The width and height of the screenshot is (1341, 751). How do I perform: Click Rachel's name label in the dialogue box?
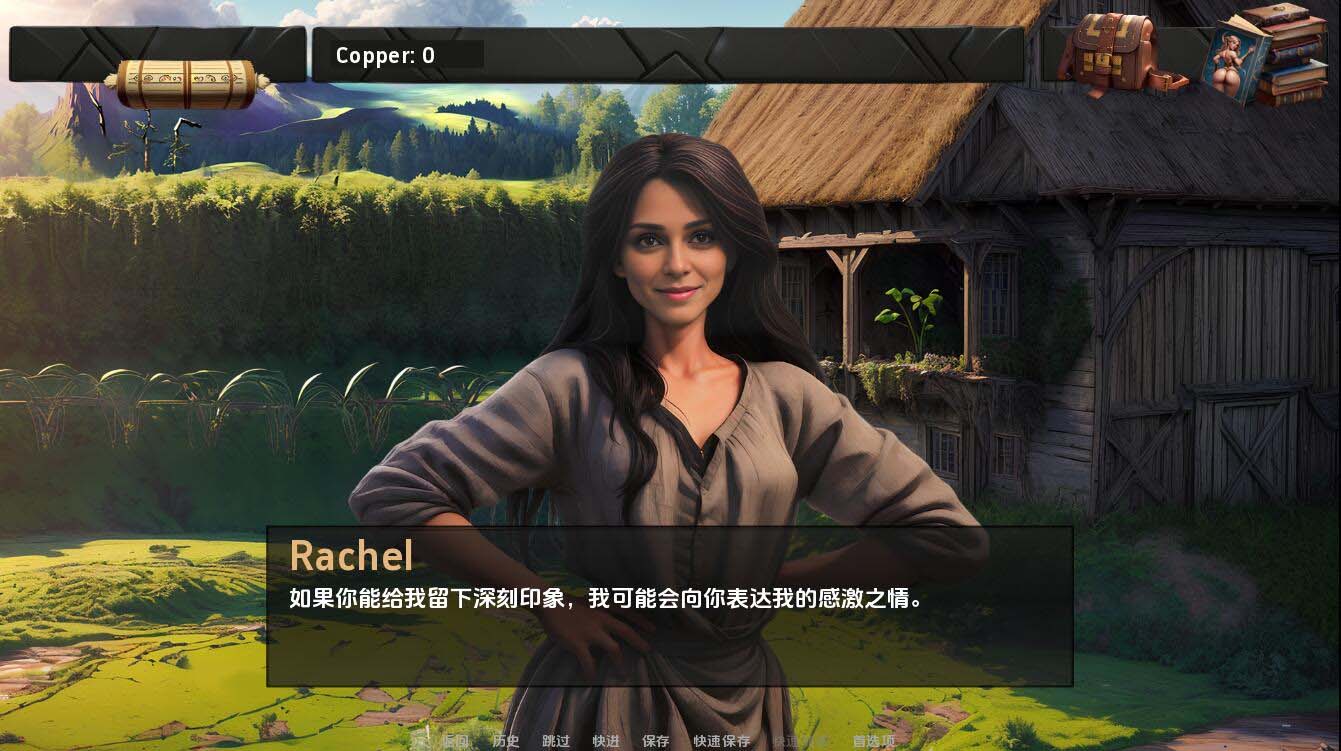[x=352, y=556]
